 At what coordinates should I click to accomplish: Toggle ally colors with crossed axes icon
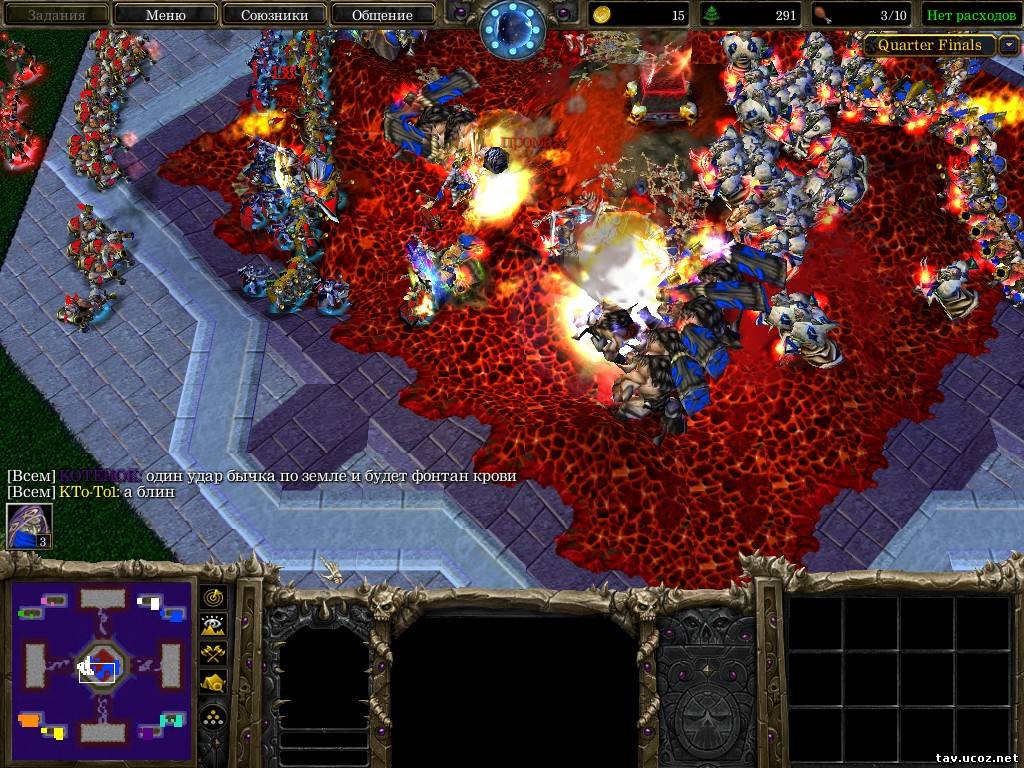click(x=214, y=653)
